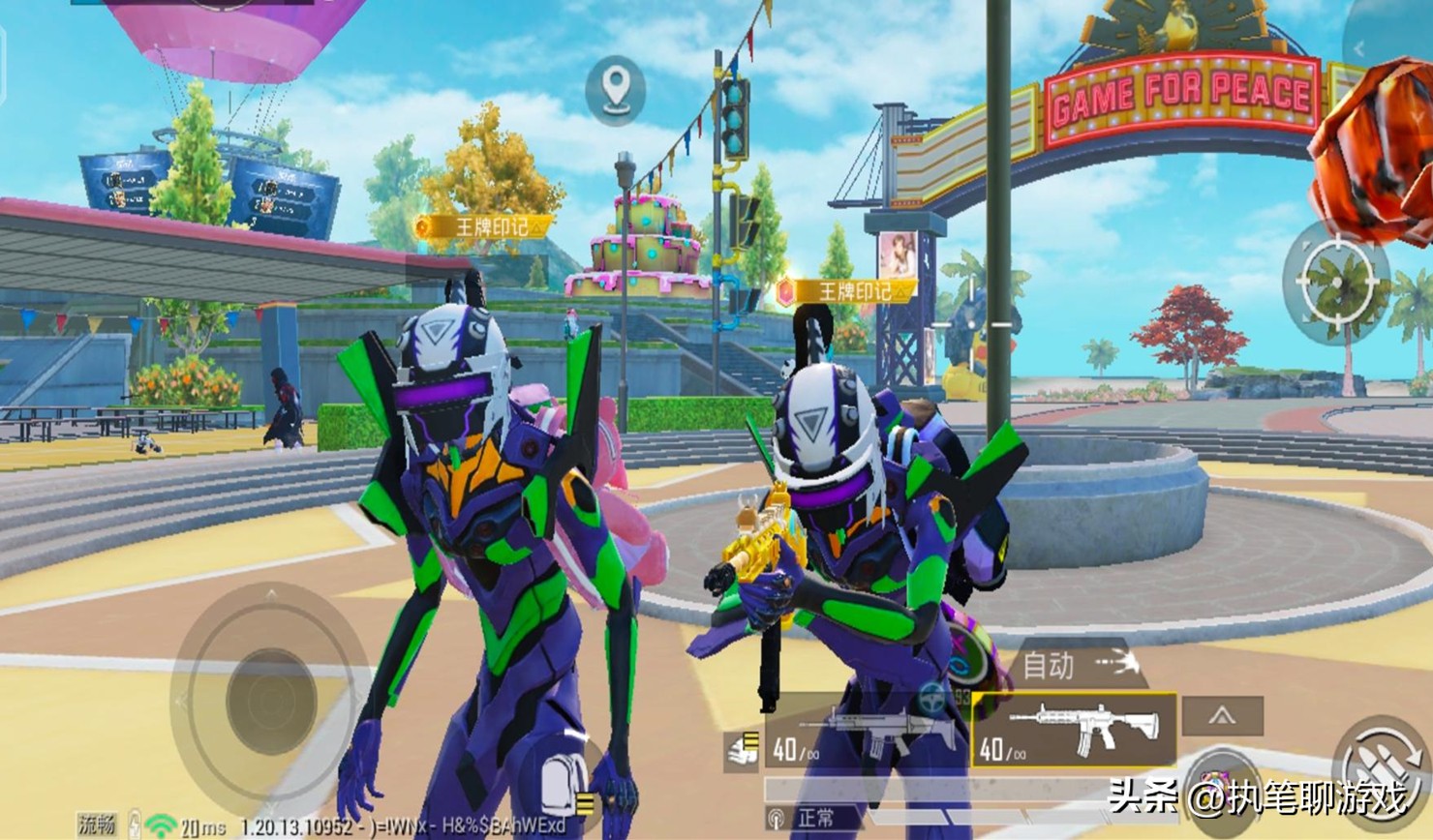Expand the weapon bar up-arrow button

[x=1222, y=716]
